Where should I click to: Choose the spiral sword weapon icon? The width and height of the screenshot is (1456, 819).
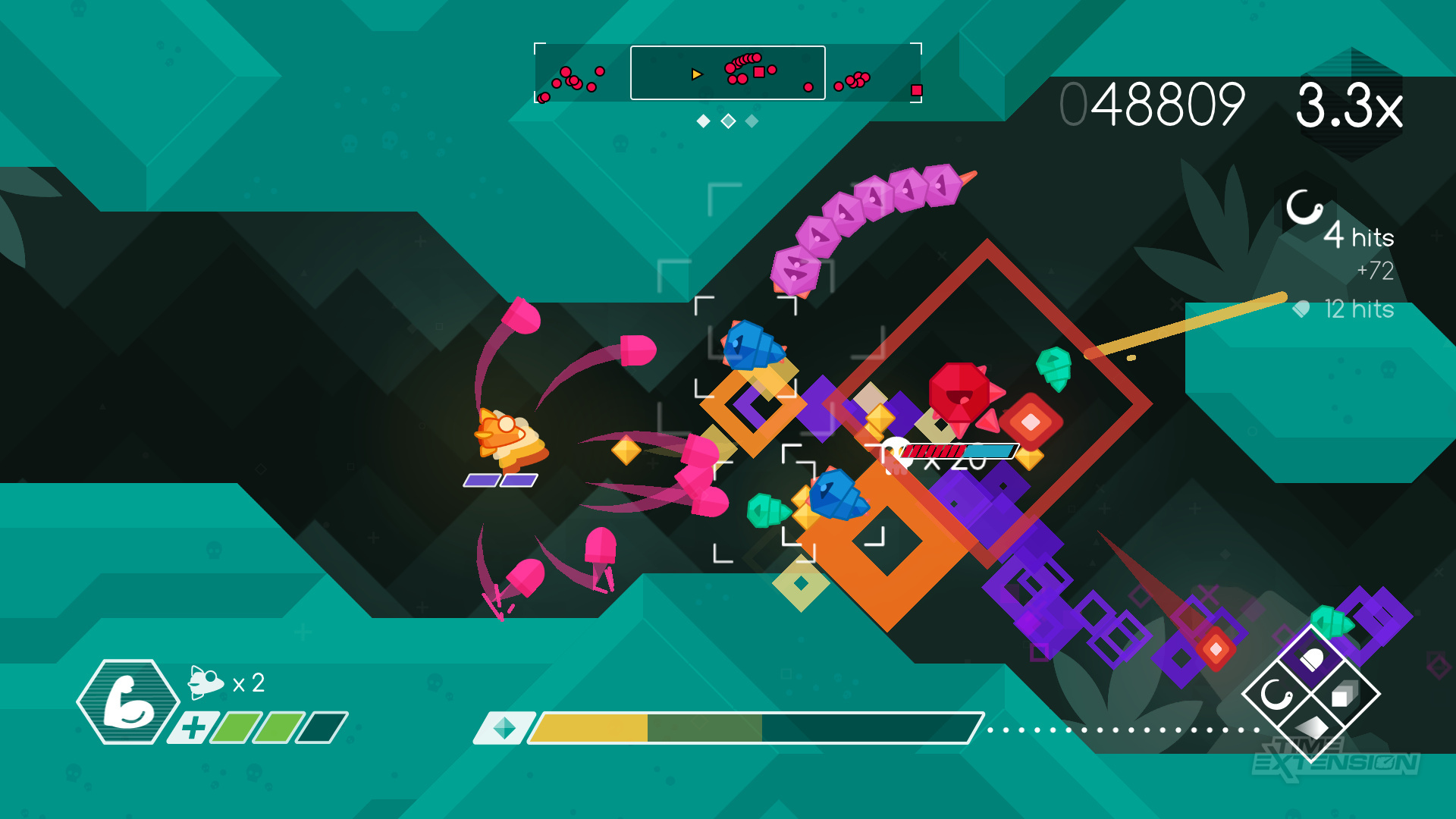coord(1276,694)
